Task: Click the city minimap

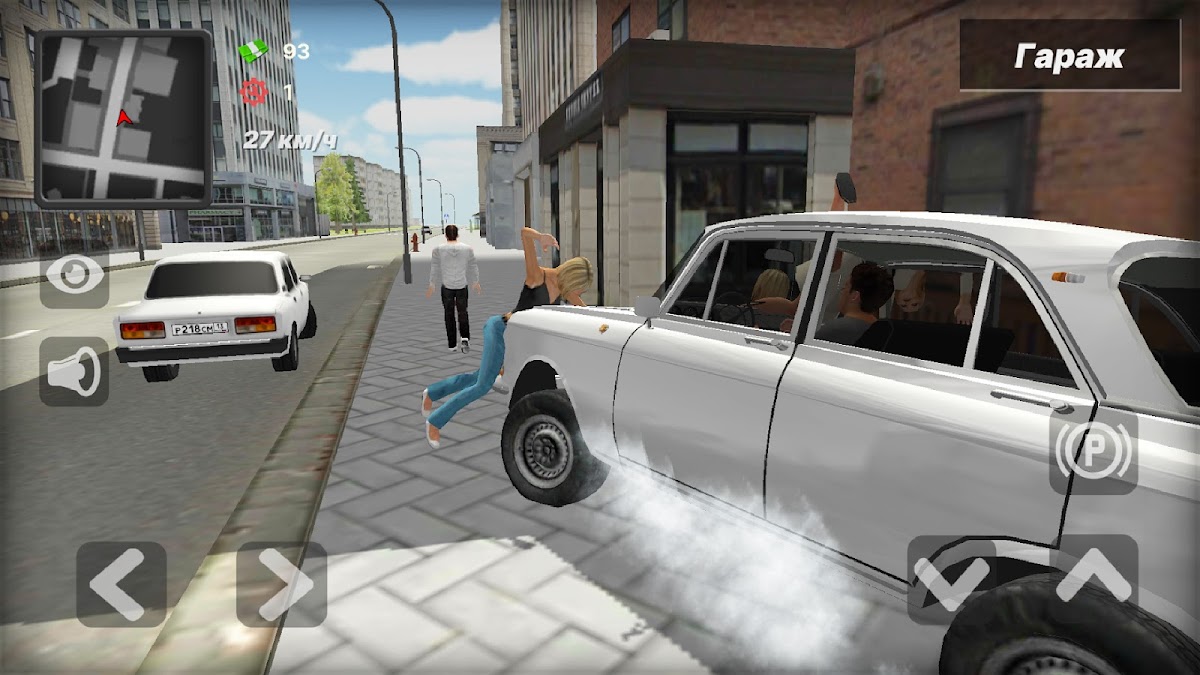Action: pos(123,118)
